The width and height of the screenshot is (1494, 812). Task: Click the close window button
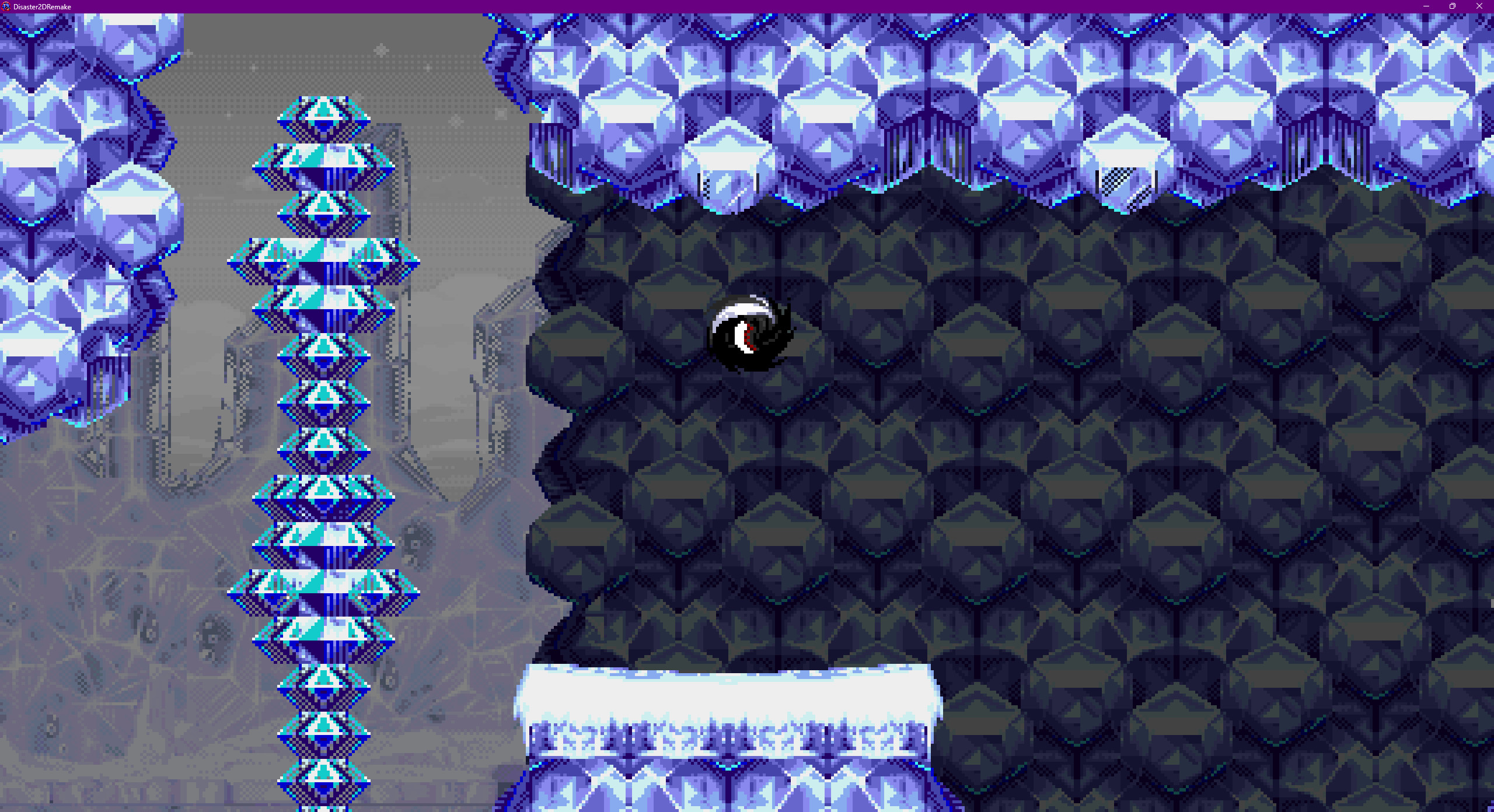pyautogui.click(x=1480, y=6)
